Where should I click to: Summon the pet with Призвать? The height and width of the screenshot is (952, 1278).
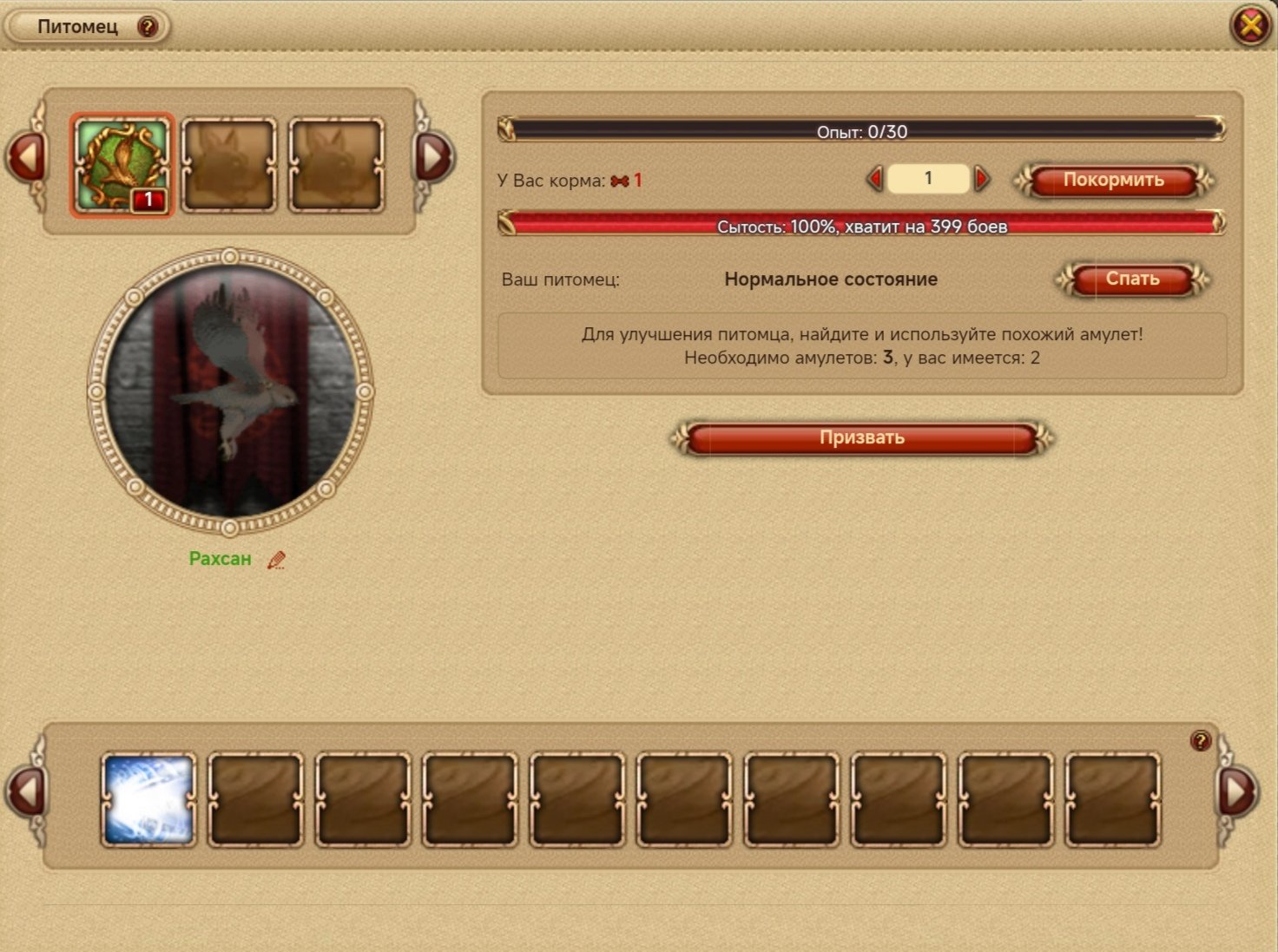coord(862,438)
